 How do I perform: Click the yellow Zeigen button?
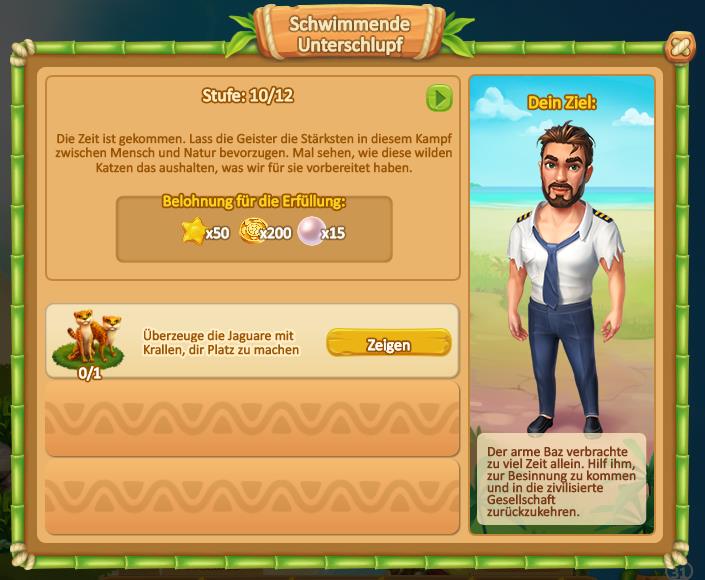[x=388, y=344]
